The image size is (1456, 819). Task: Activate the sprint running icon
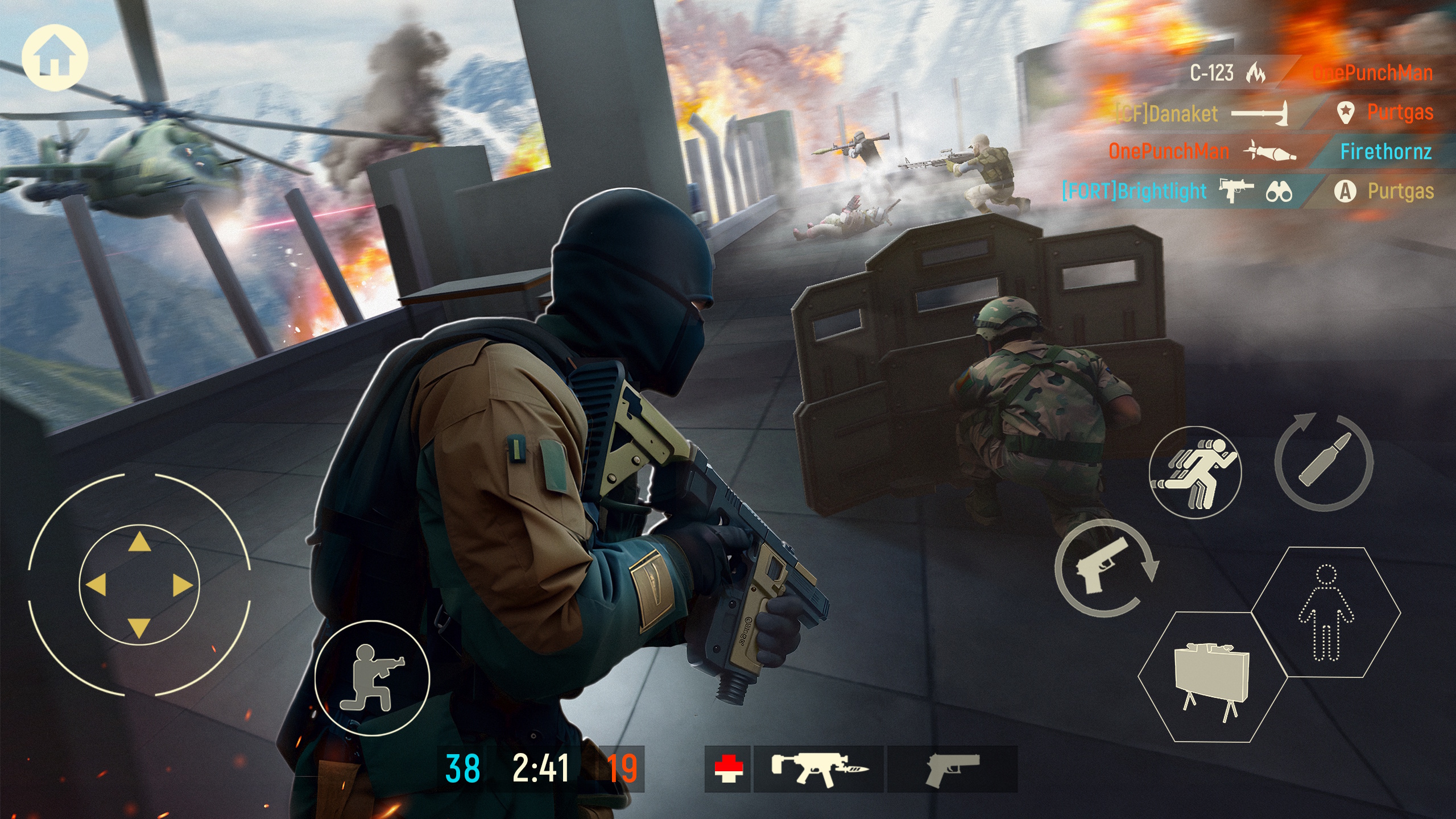pyautogui.click(x=1195, y=472)
